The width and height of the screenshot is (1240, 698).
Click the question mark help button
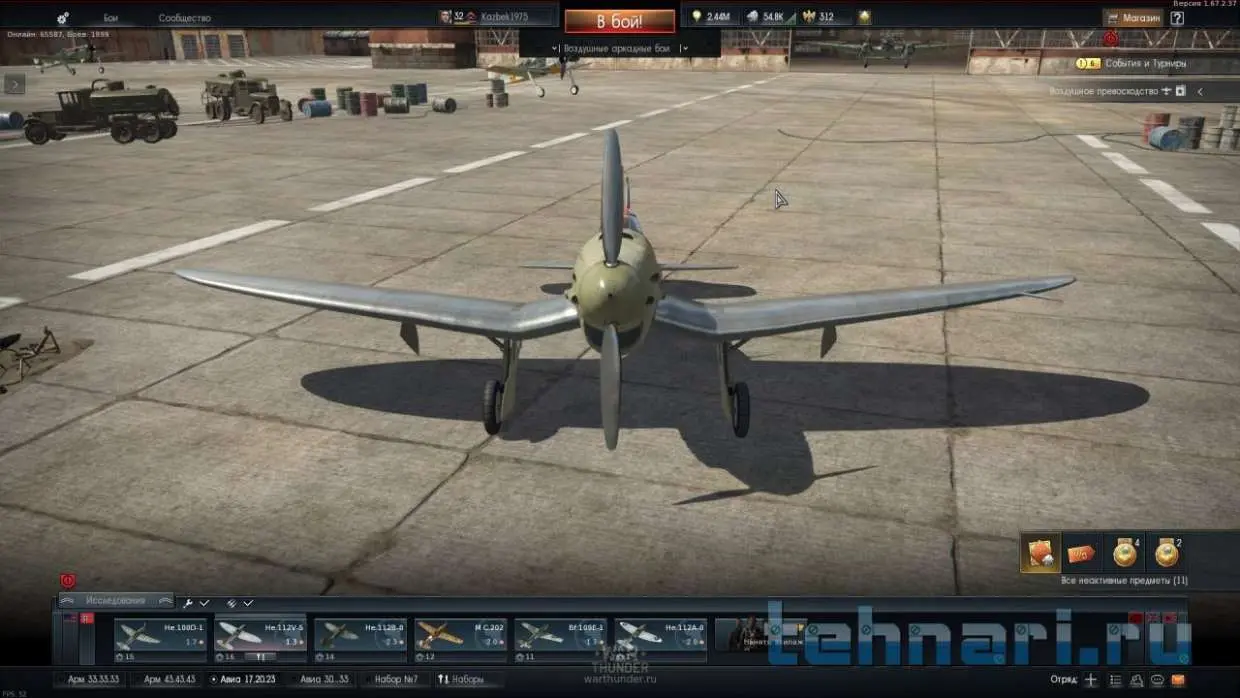[1177, 17]
